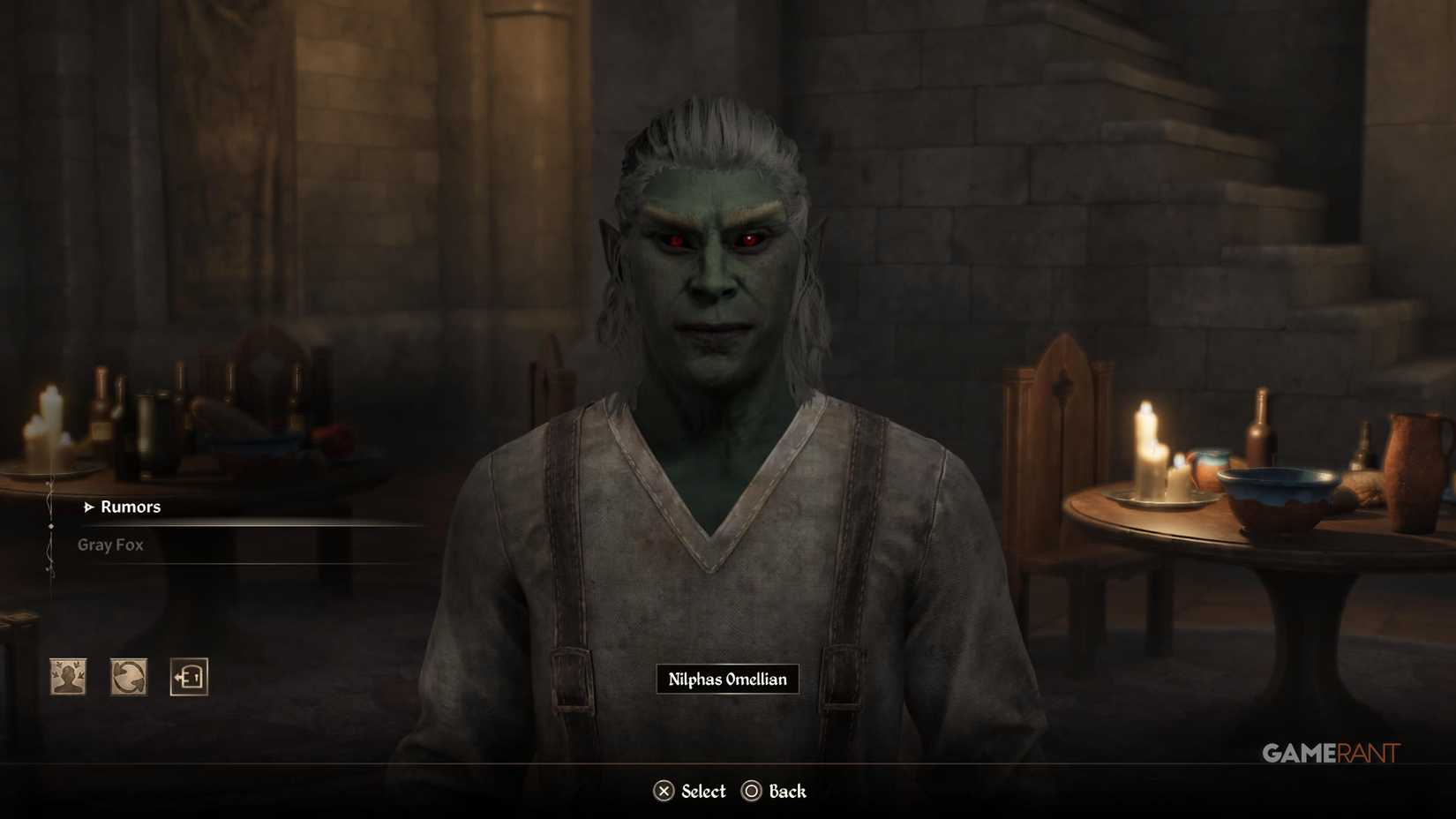Click the O button prompt icon

pyautogui.click(x=752, y=792)
